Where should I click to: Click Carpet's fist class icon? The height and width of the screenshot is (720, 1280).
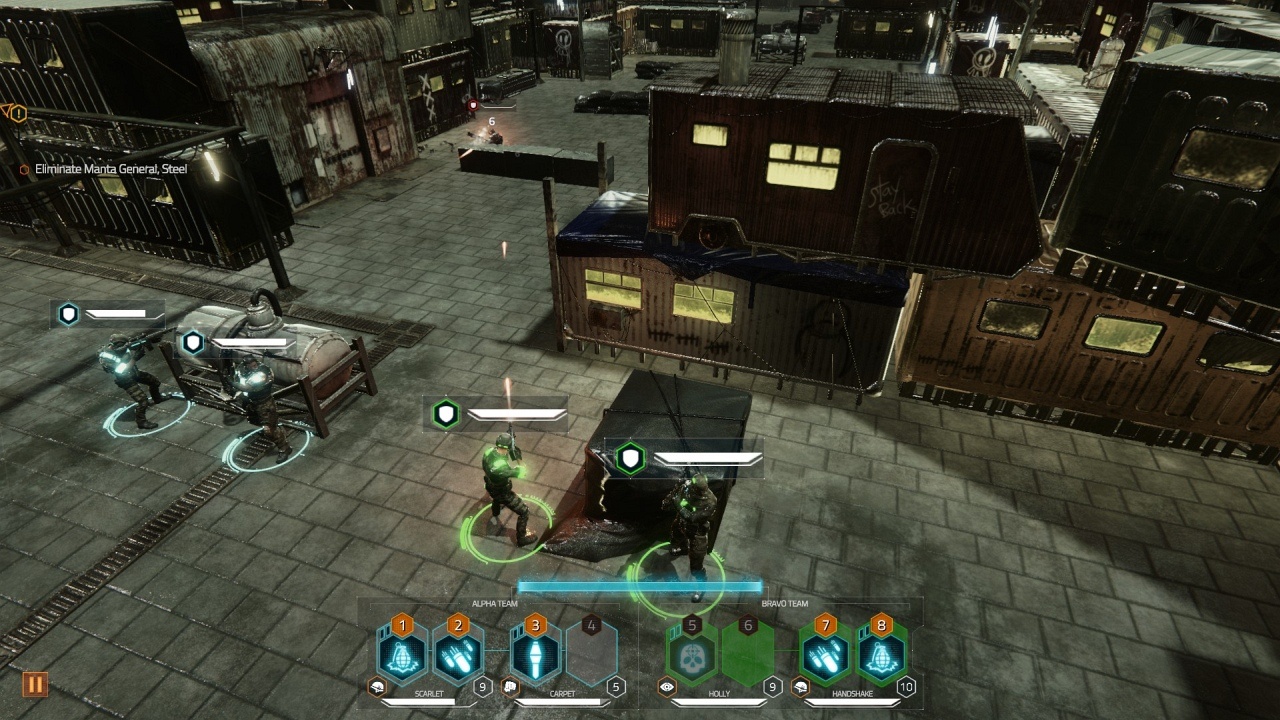(510, 686)
